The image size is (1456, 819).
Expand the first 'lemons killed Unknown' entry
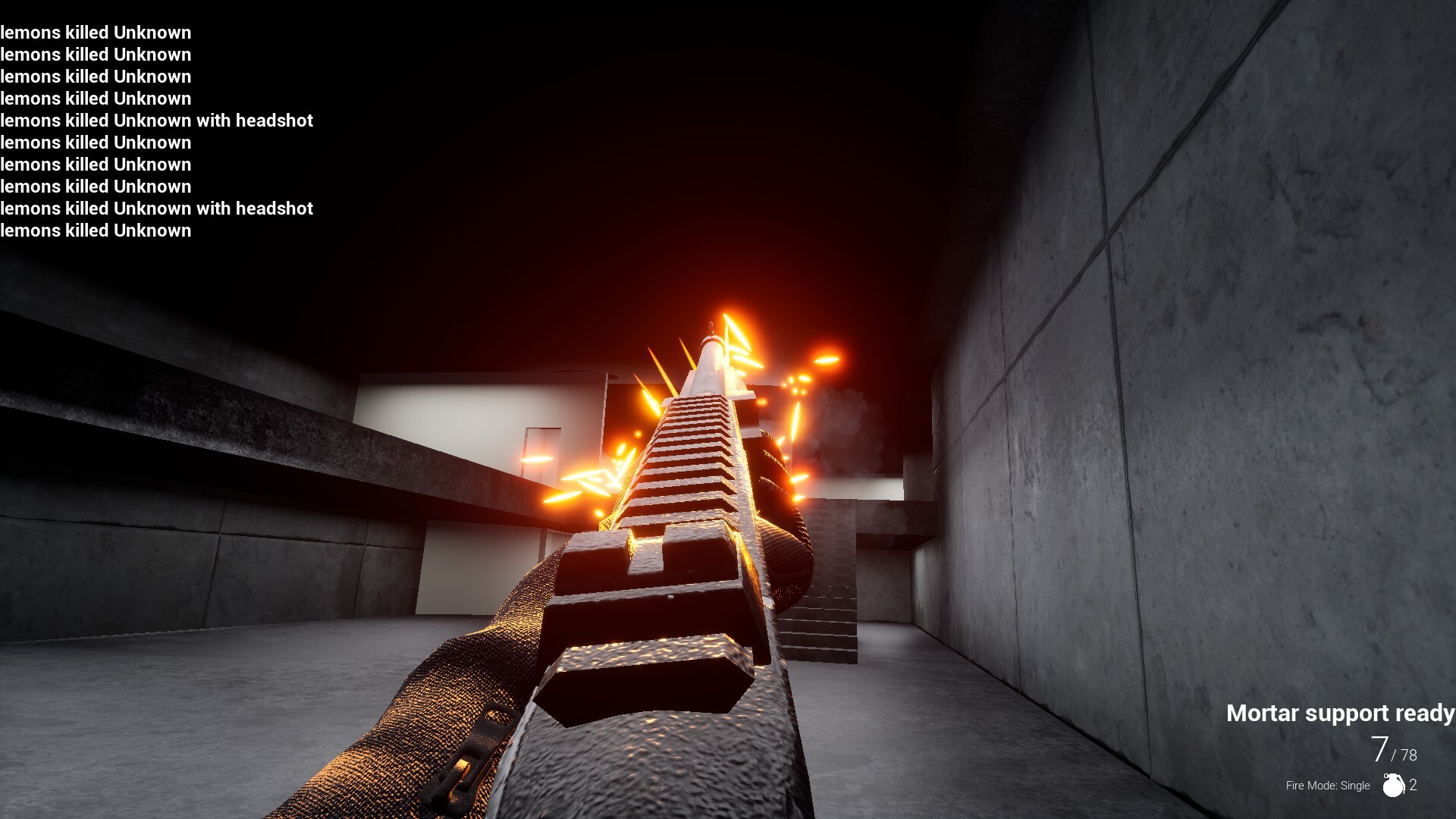click(96, 33)
